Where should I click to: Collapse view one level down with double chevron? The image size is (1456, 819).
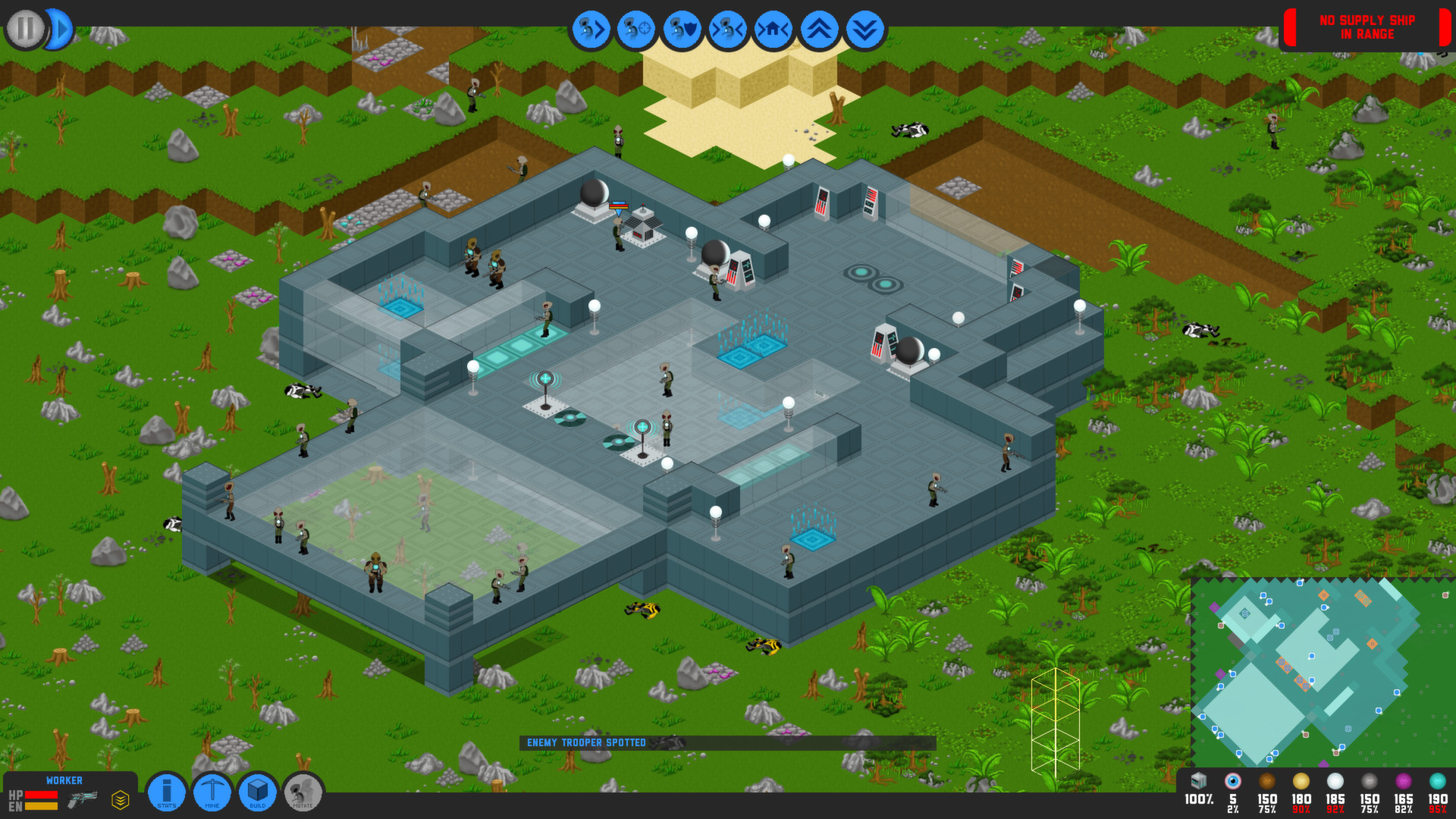coord(864,29)
